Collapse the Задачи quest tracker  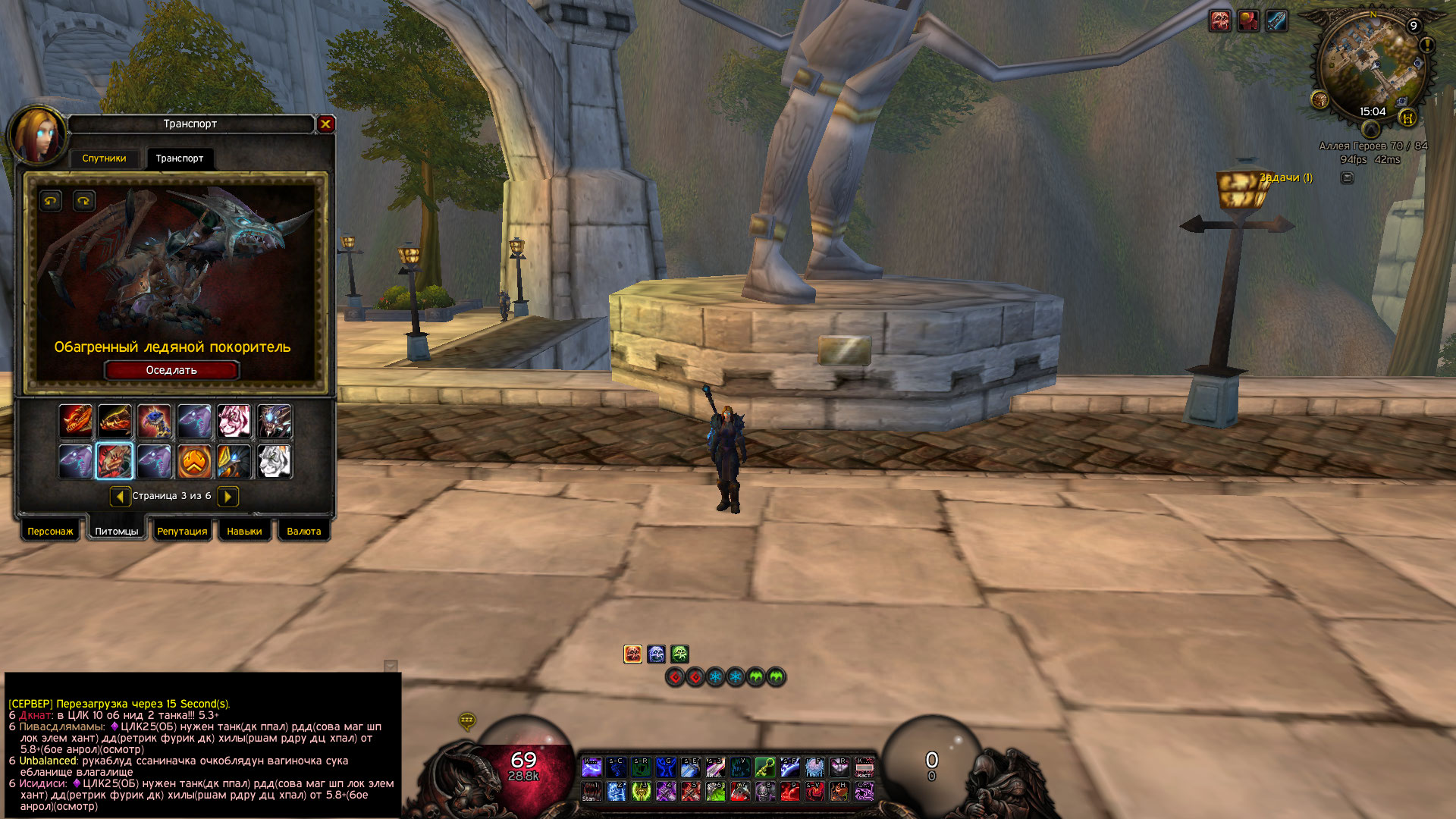[1347, 178]
